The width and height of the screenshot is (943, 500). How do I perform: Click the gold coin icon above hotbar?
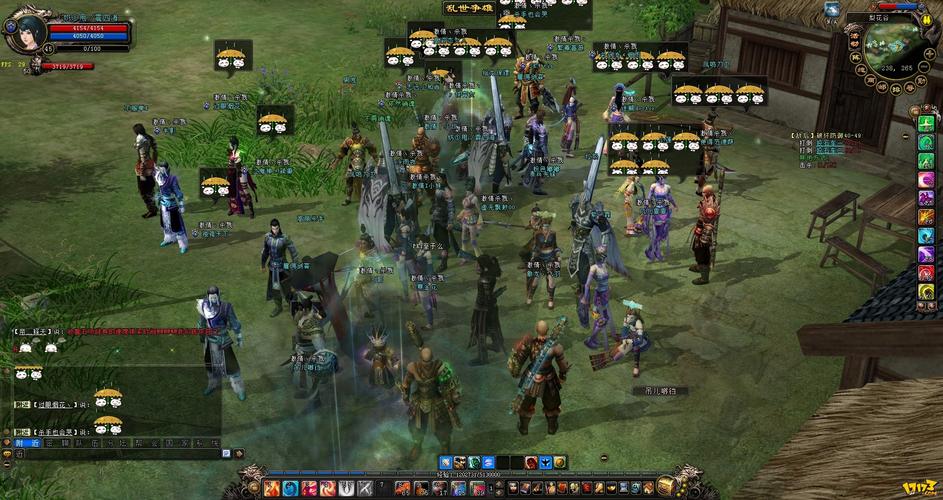pos(560,462)
